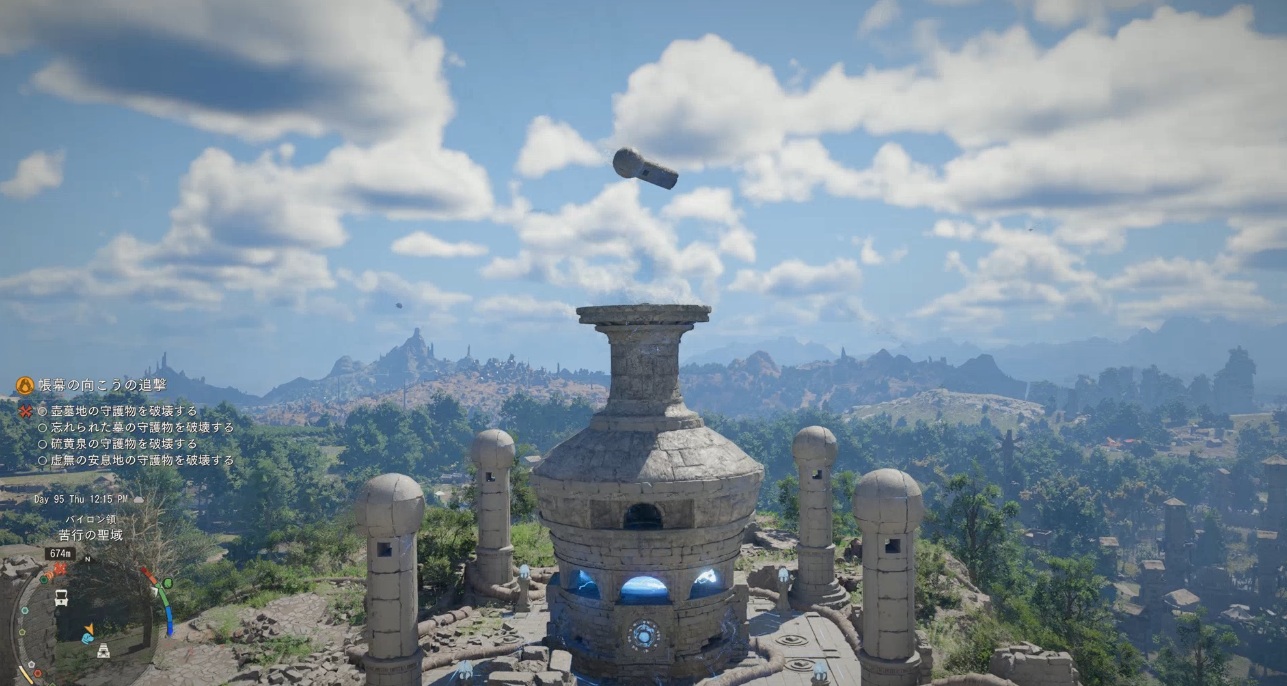Click the orange quest icon beside the quest title

[25, 386]
